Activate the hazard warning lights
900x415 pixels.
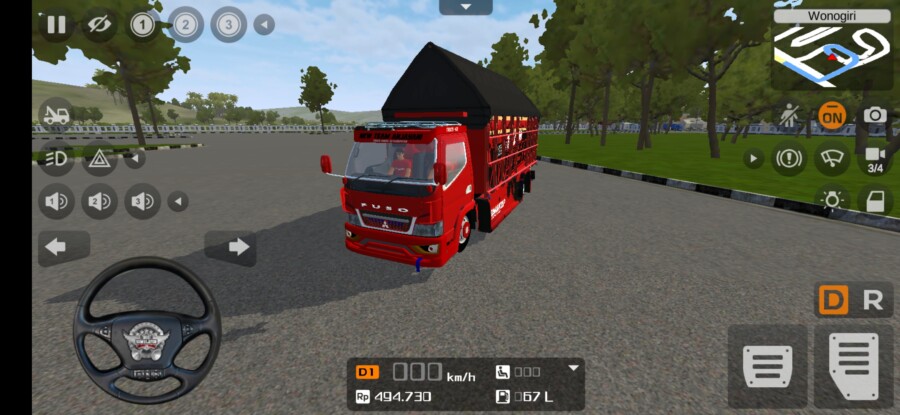99,158
